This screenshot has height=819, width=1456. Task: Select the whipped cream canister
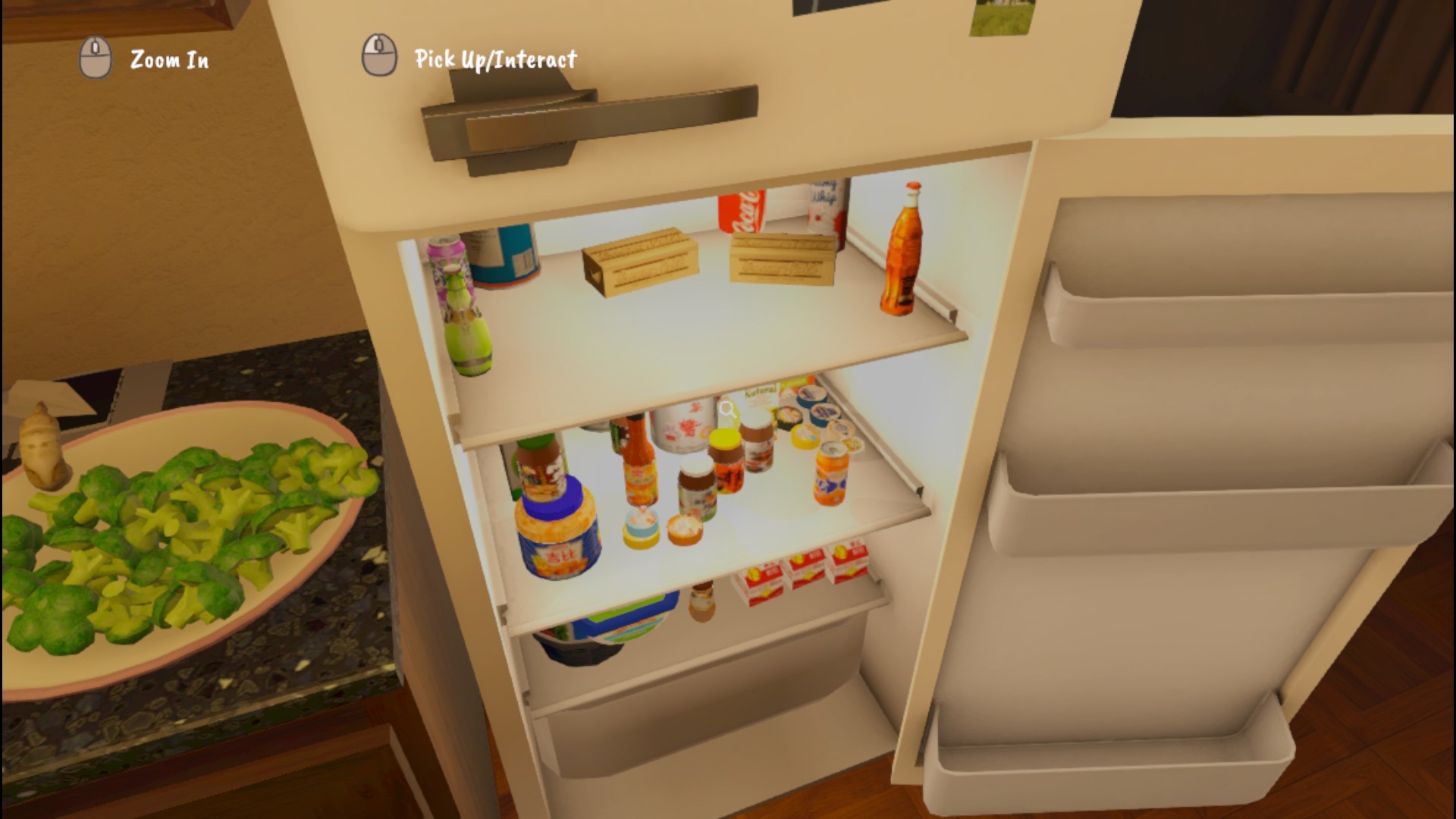click(x=824, y=212)
